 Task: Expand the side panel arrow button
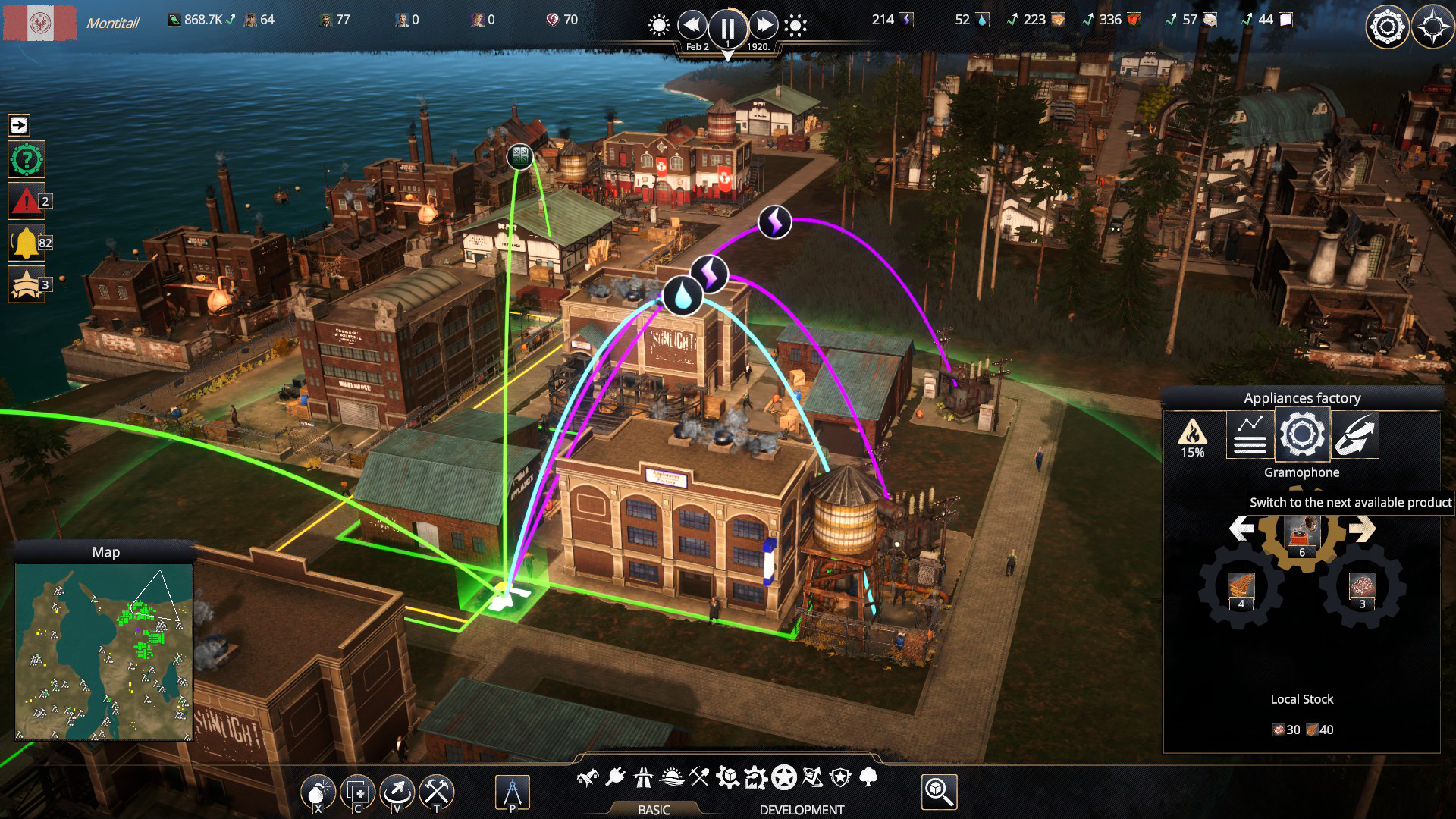tap(19, 125)
